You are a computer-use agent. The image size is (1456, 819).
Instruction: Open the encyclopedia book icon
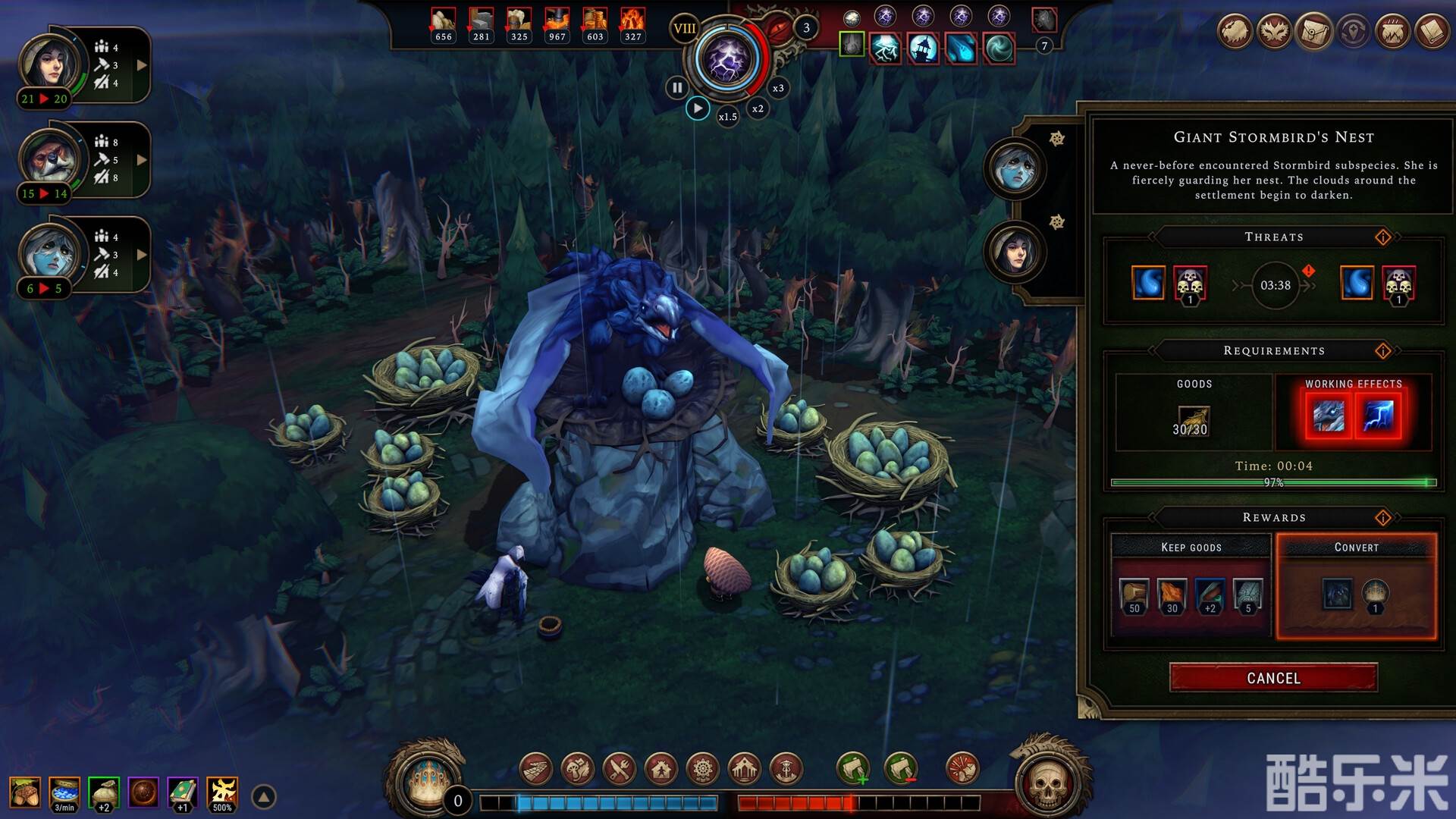[x=1432, y=32]
